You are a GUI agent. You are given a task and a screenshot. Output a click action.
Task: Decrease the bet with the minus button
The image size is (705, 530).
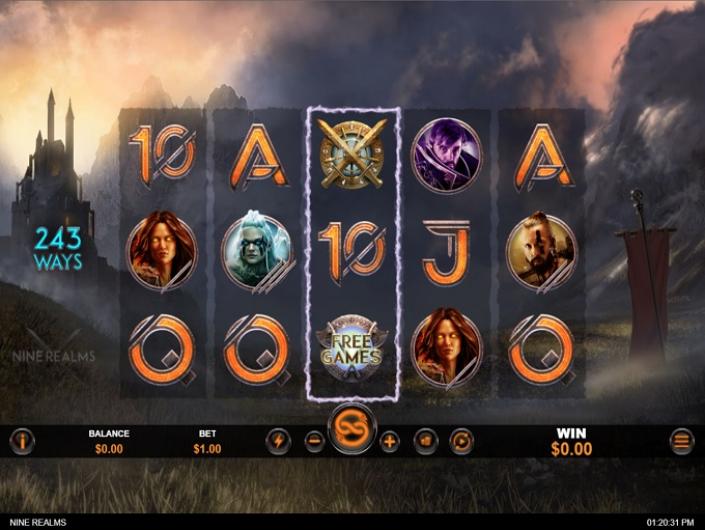click(x=314, y=441)
